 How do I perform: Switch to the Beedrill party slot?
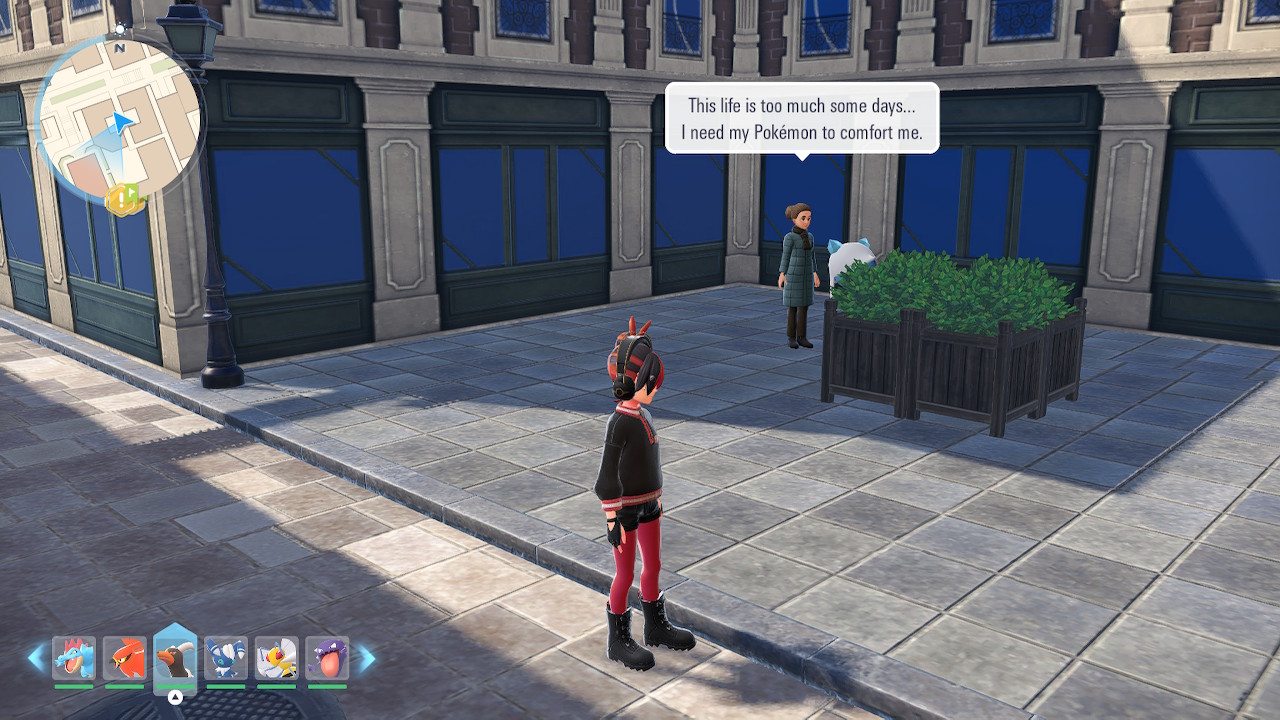[276, 658]
